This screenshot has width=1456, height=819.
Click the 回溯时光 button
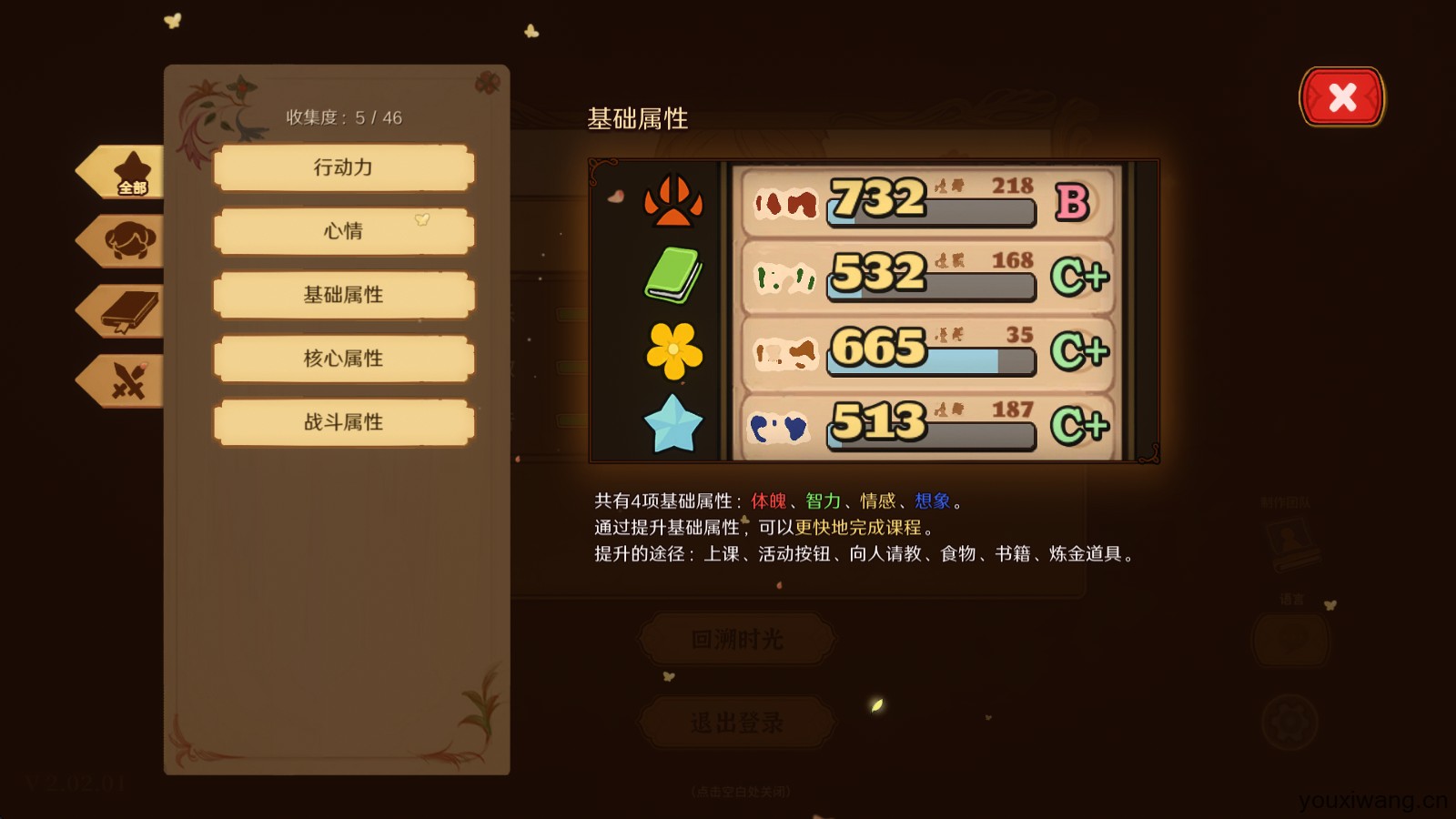point(736,638)
